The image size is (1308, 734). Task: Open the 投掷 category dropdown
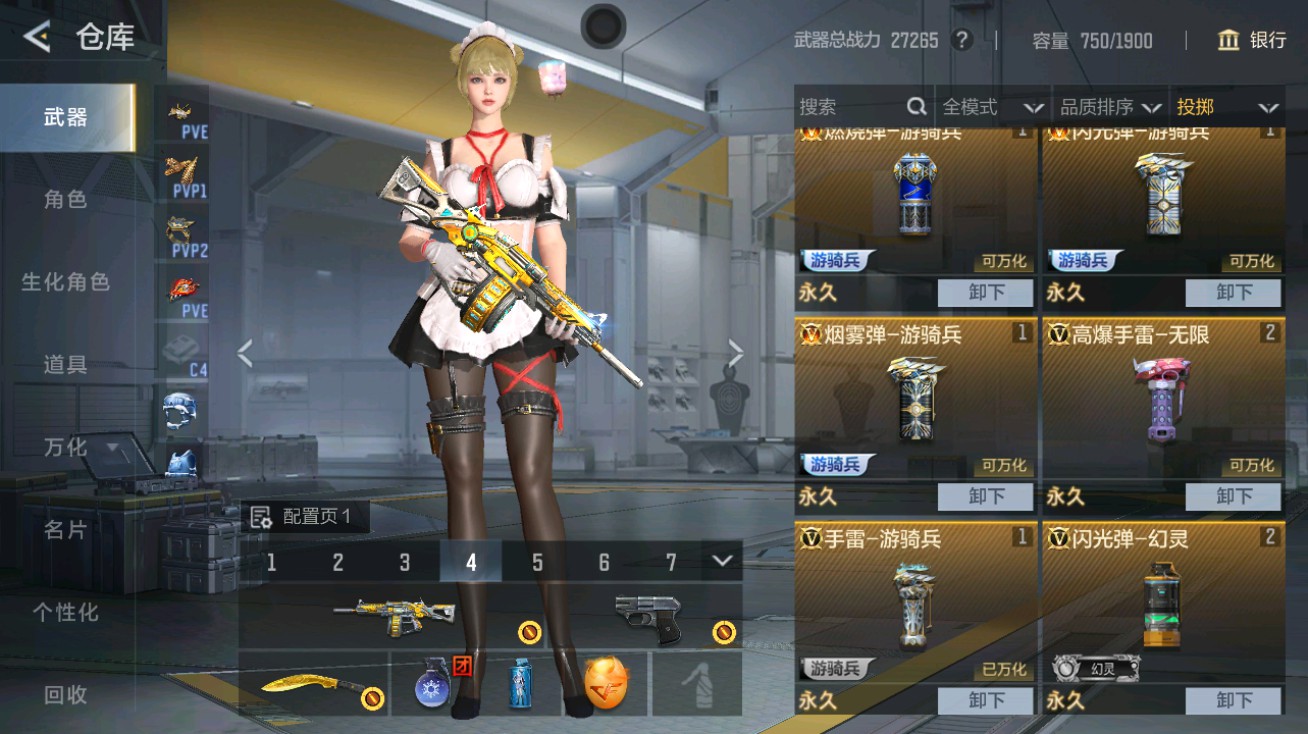coord(1226,106)
